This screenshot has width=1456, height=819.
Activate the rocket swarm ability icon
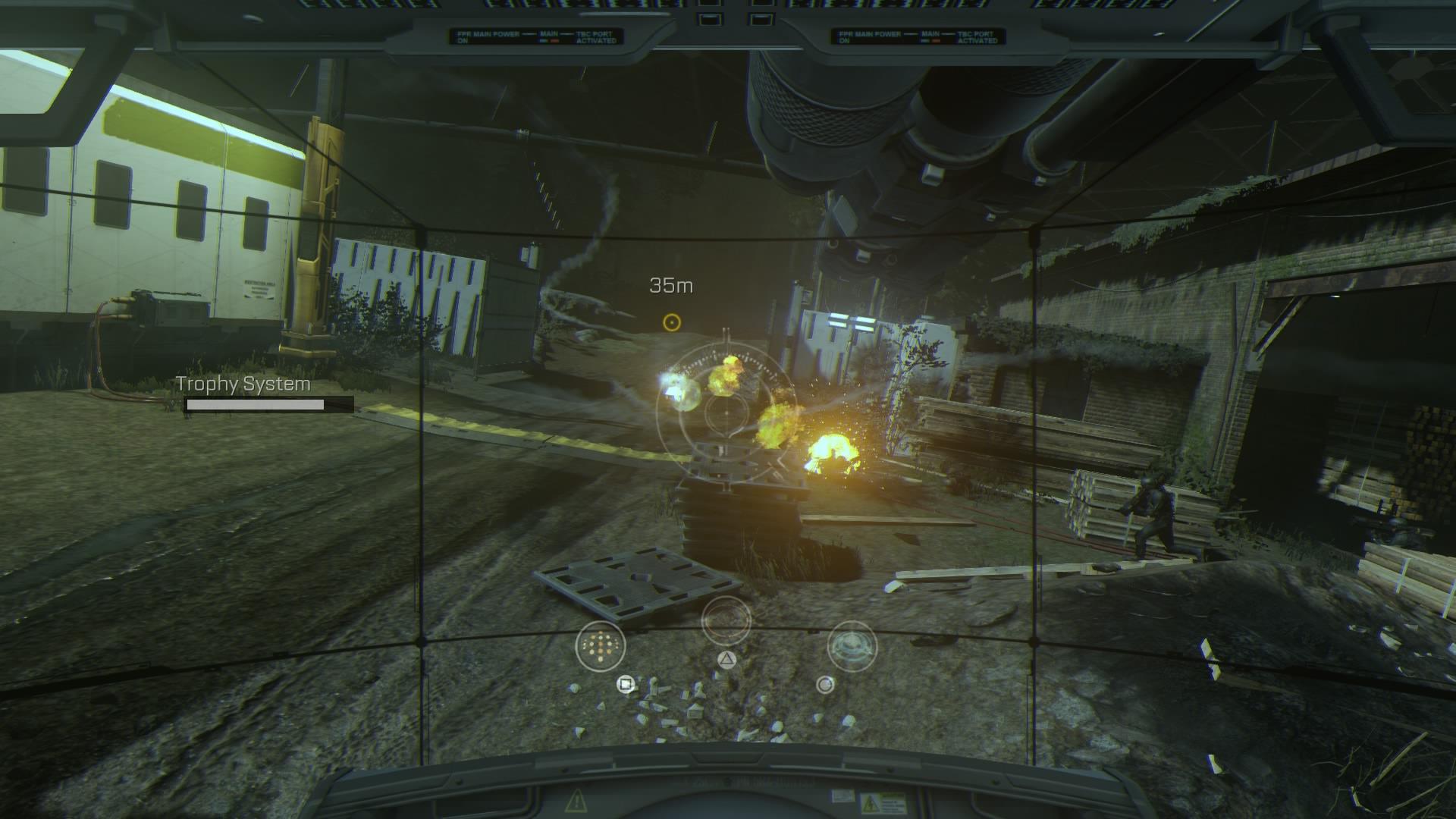click(x=601, y=646)
